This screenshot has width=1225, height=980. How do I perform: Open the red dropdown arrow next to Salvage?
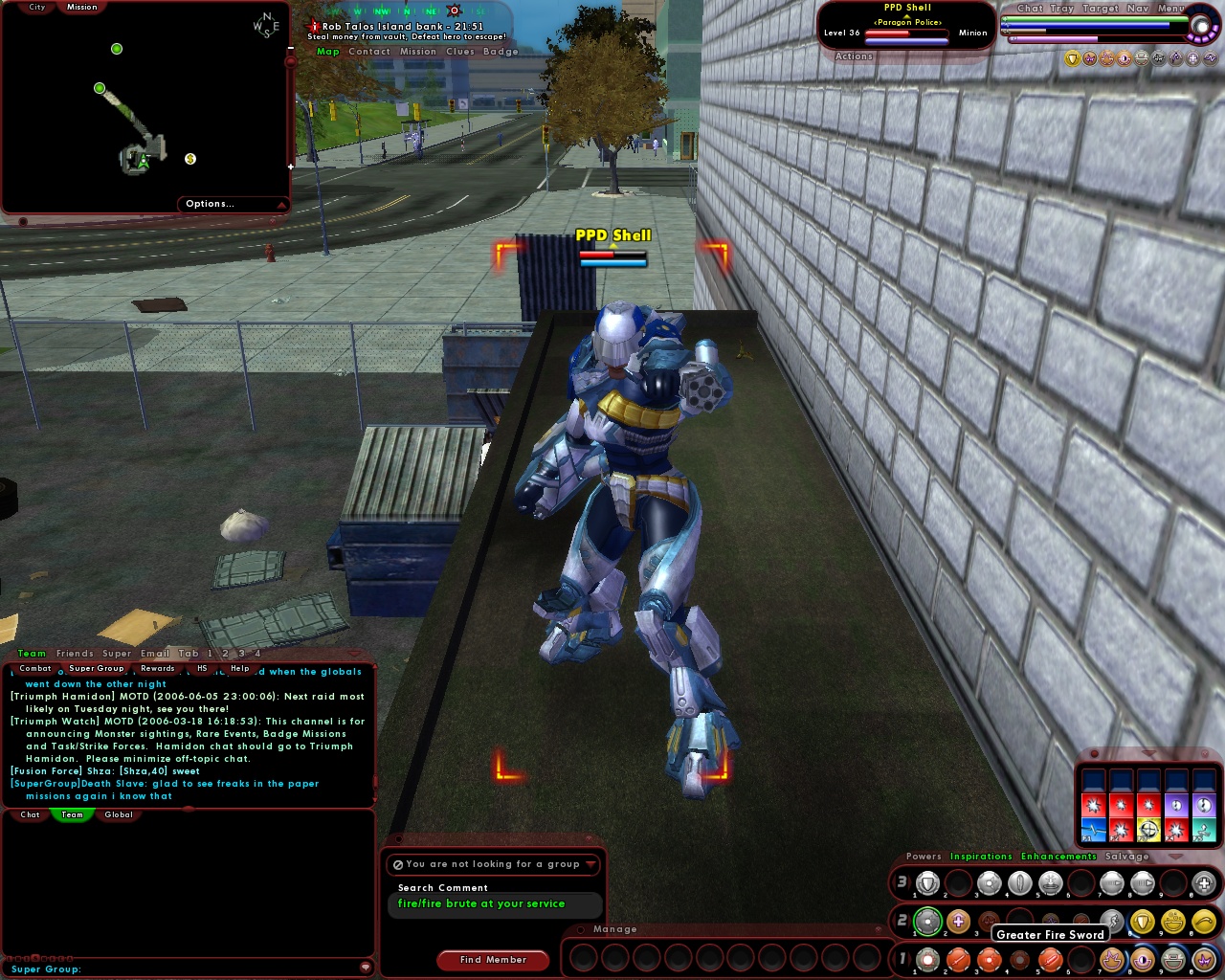1177,857
